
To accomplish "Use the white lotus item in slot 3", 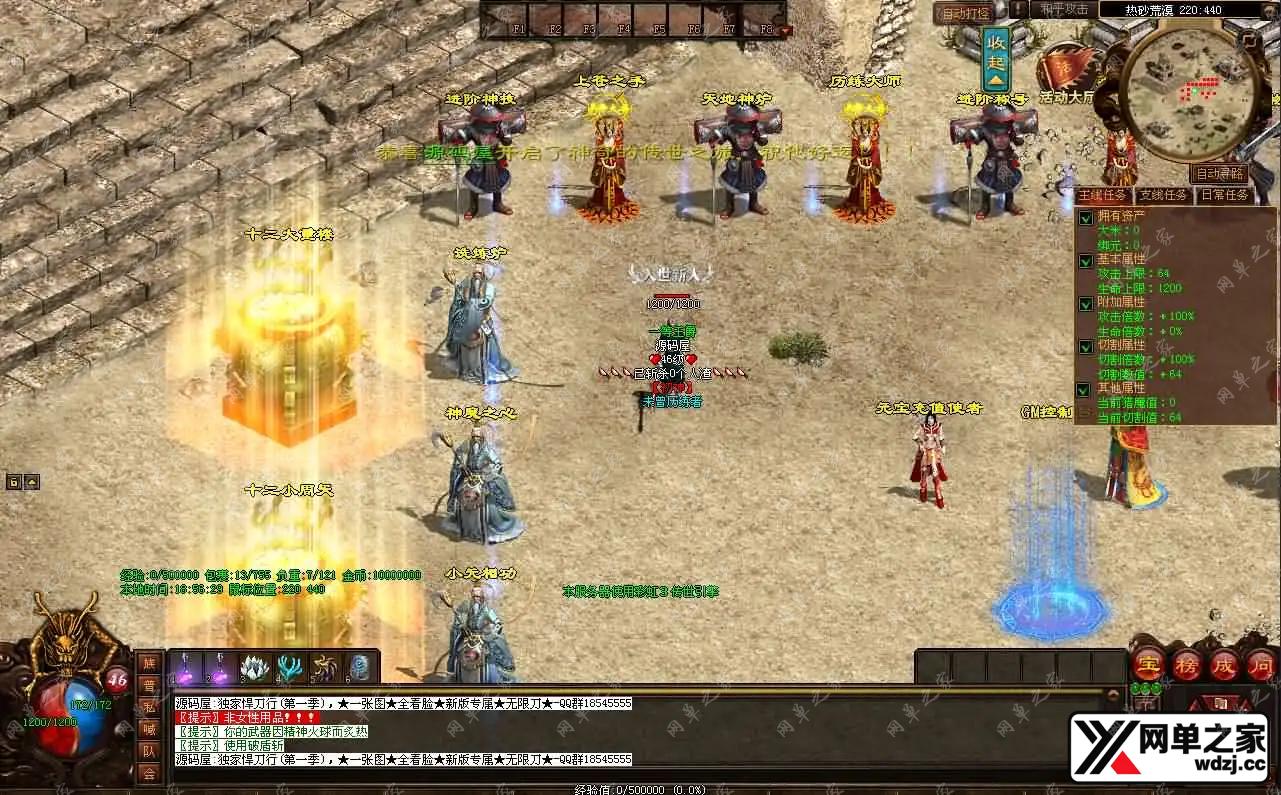I will point(254,667).
